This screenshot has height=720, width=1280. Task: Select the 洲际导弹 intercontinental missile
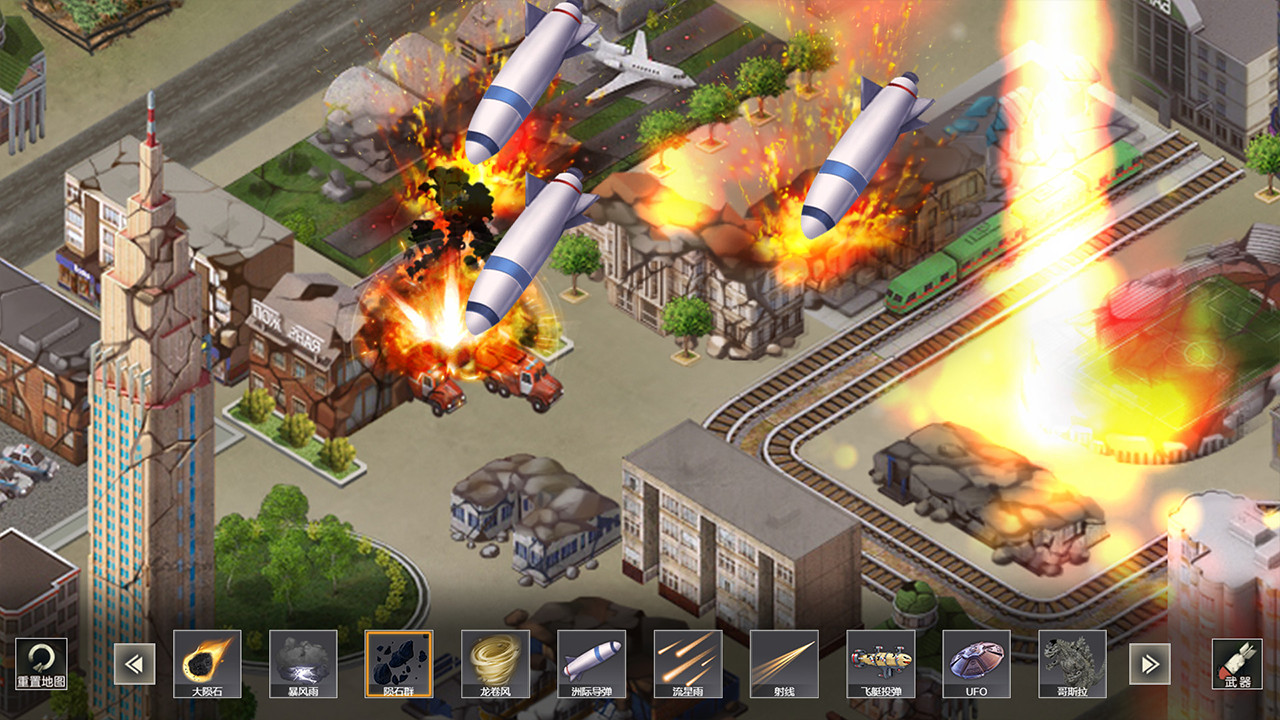(591, 663)
